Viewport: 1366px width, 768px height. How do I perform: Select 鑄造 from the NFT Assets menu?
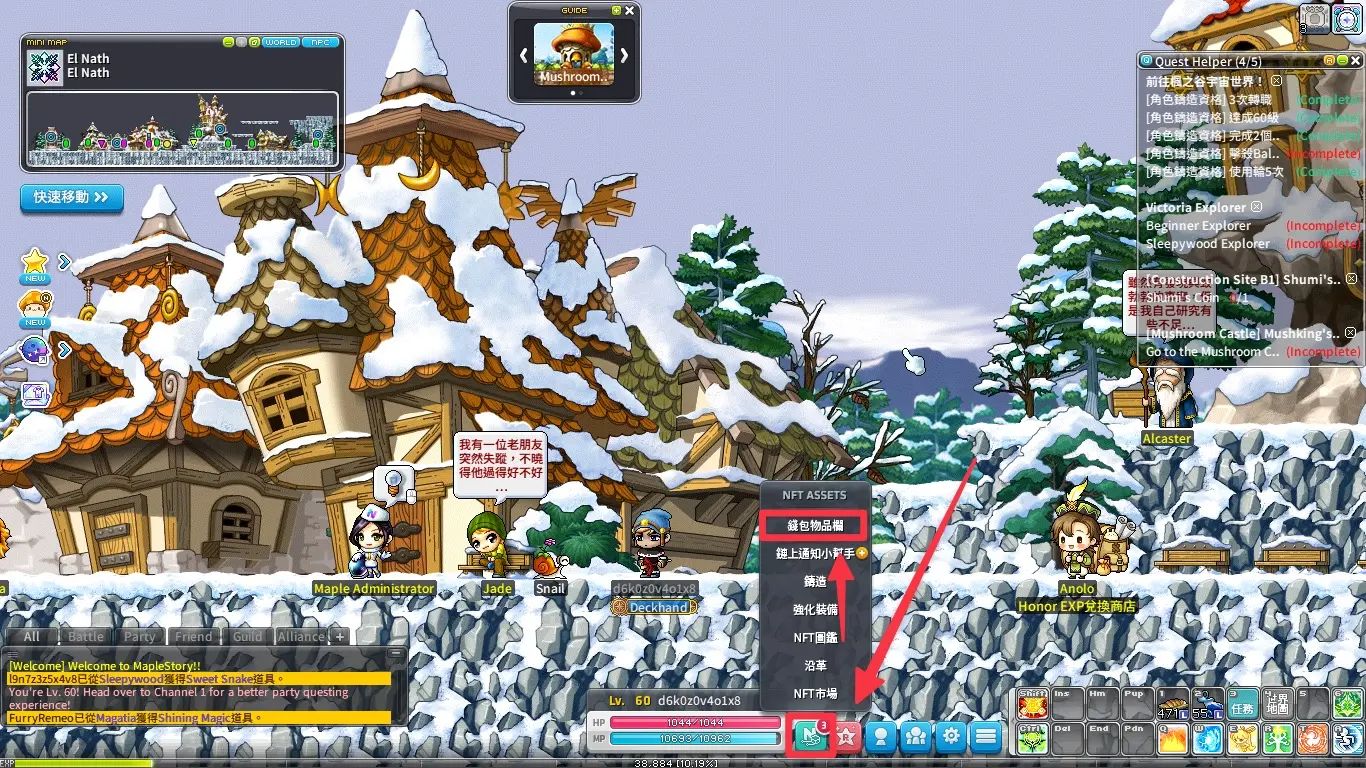pyautogui.click(x=815, y=581)
